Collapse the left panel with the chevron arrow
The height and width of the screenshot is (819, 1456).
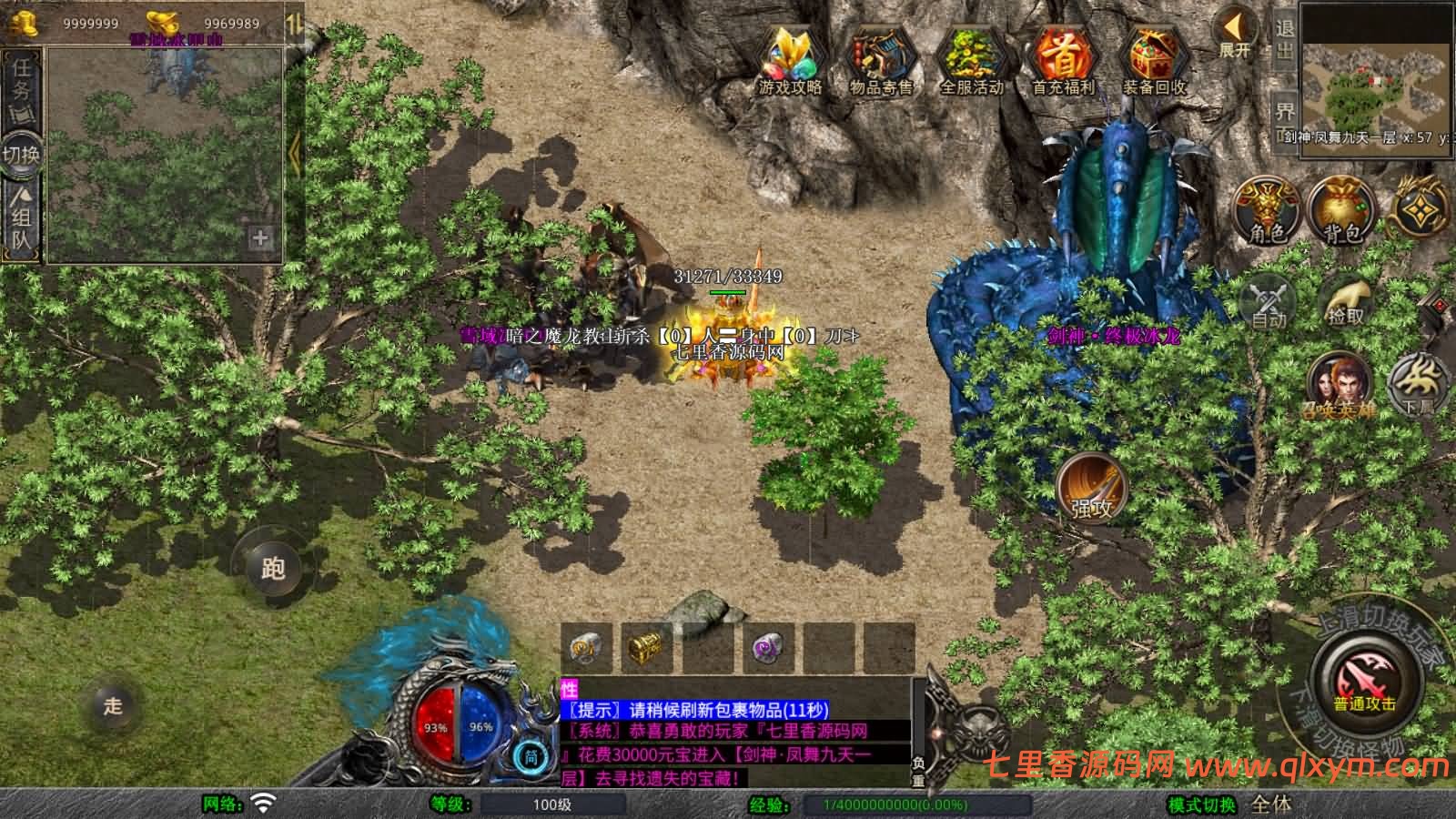tap(294, 153)
